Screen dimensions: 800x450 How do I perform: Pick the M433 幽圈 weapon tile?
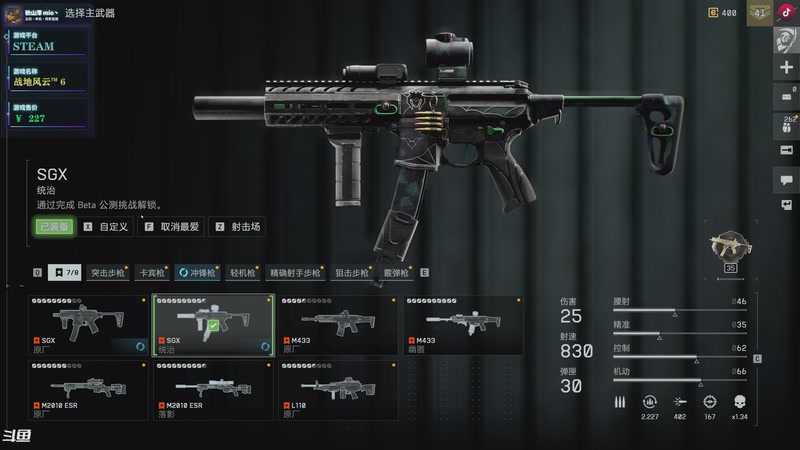pos(463,324)
